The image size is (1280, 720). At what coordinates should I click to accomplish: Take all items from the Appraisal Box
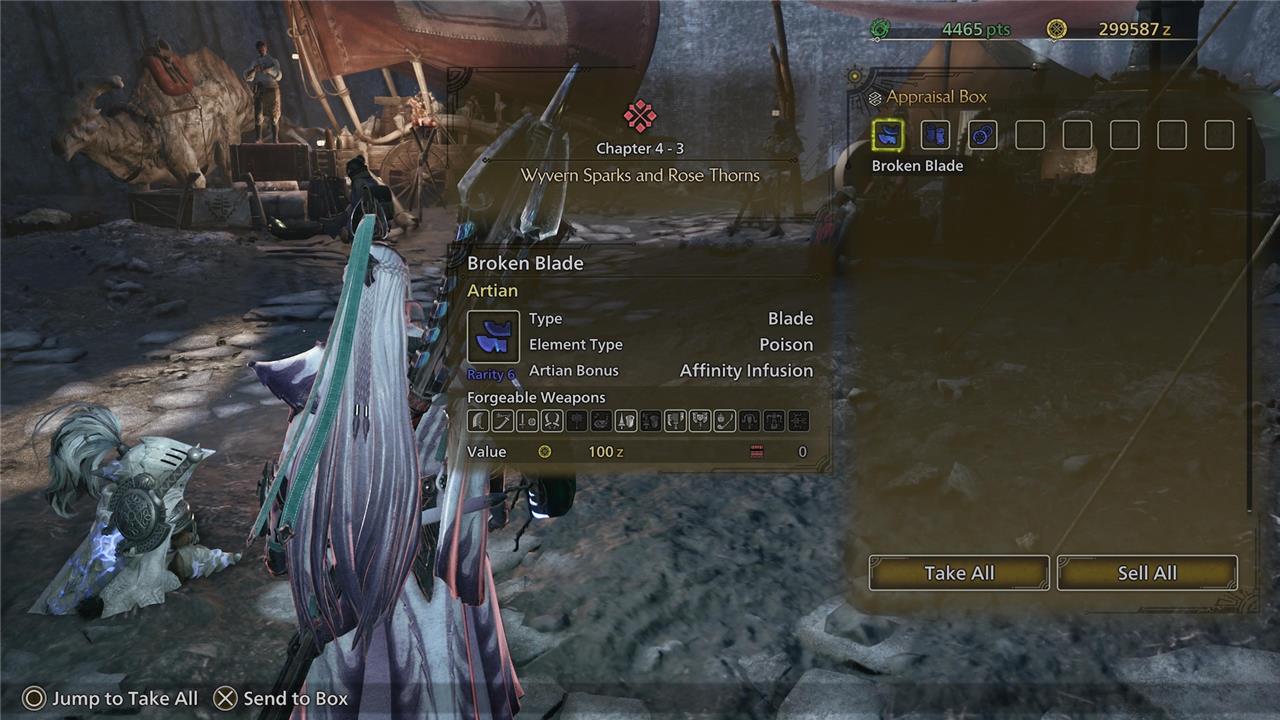959,573
